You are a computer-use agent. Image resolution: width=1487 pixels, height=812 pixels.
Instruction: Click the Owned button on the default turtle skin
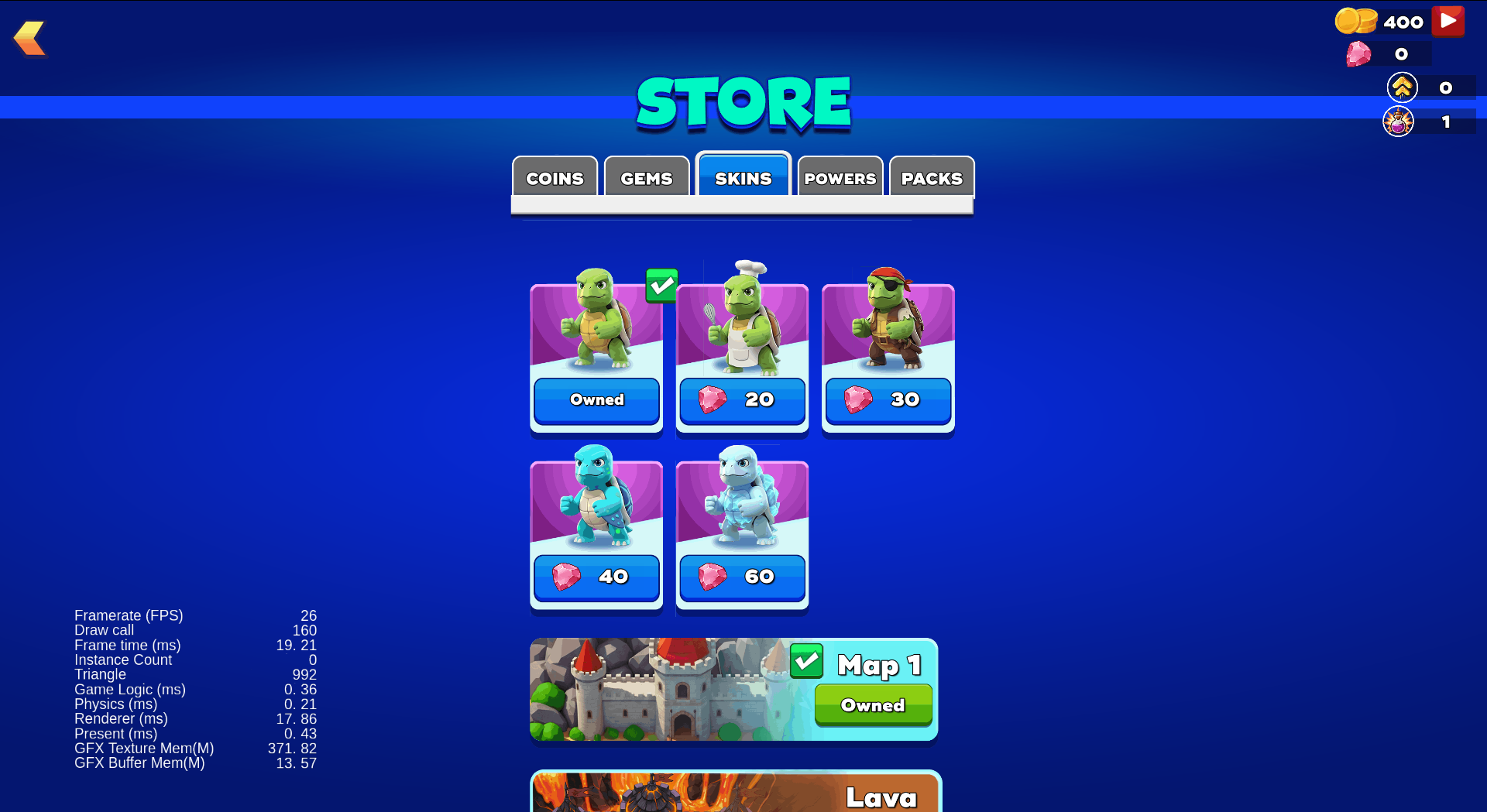[596, 400]
